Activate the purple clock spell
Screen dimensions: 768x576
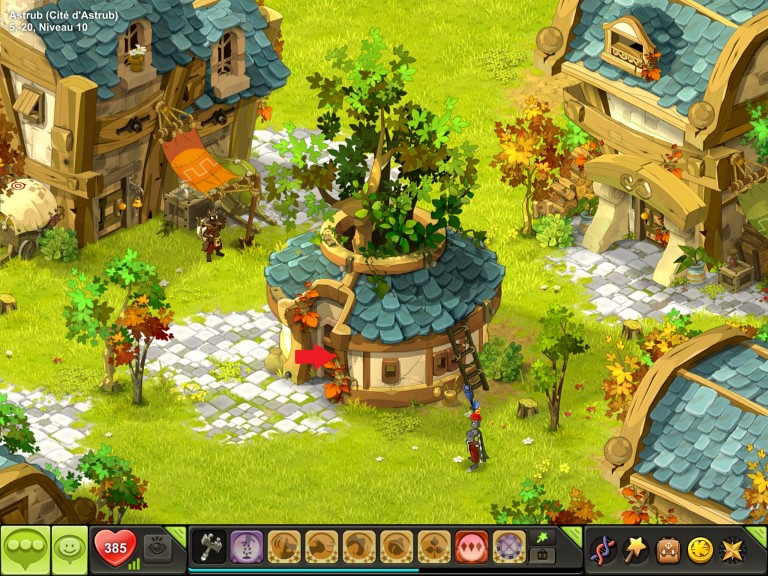[x=509, y=547]
